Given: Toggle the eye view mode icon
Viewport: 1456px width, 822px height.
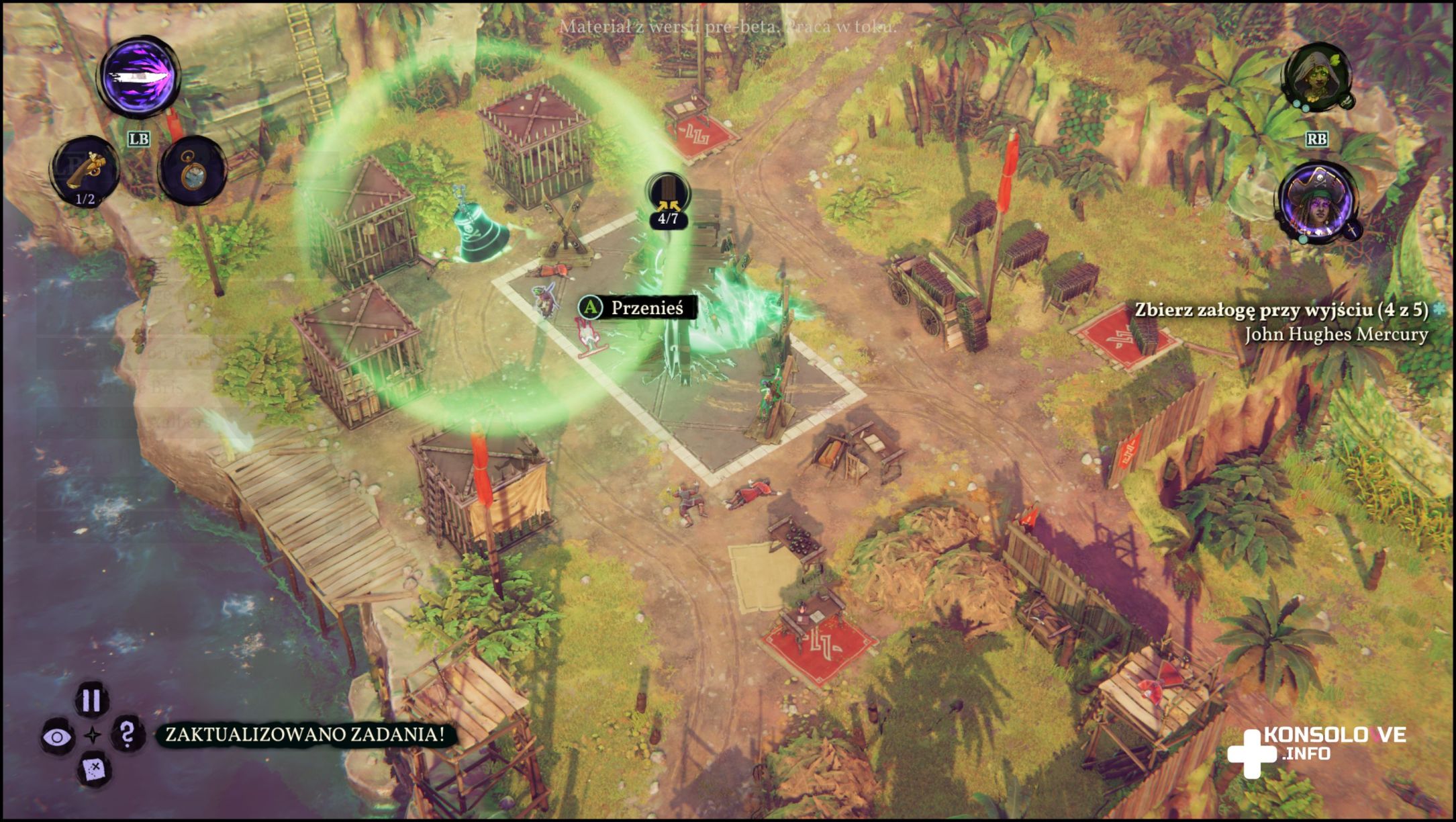Looking at the screenshot, I should (x=57, y=737).
